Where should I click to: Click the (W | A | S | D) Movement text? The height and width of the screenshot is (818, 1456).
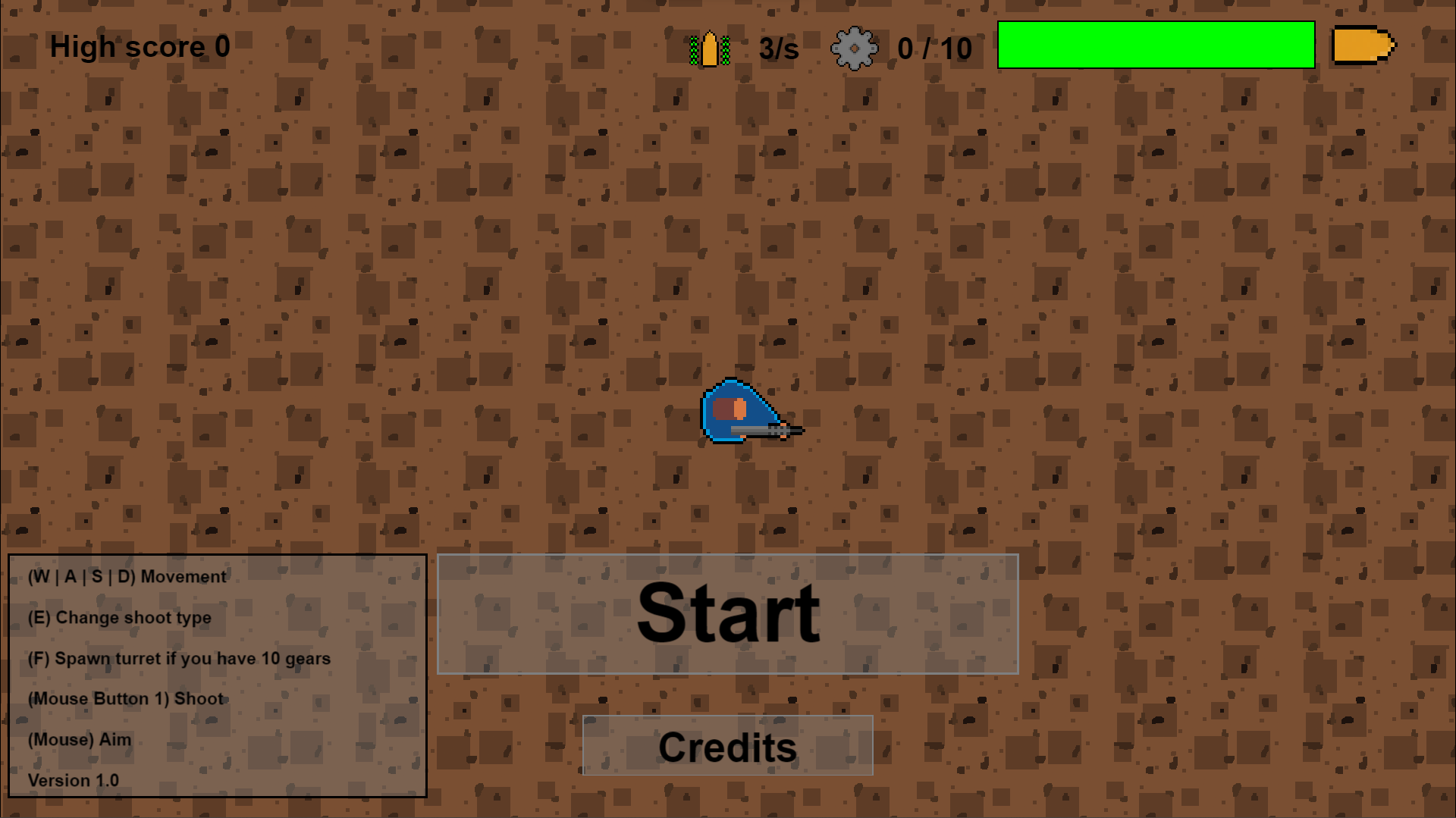[127, 576]
